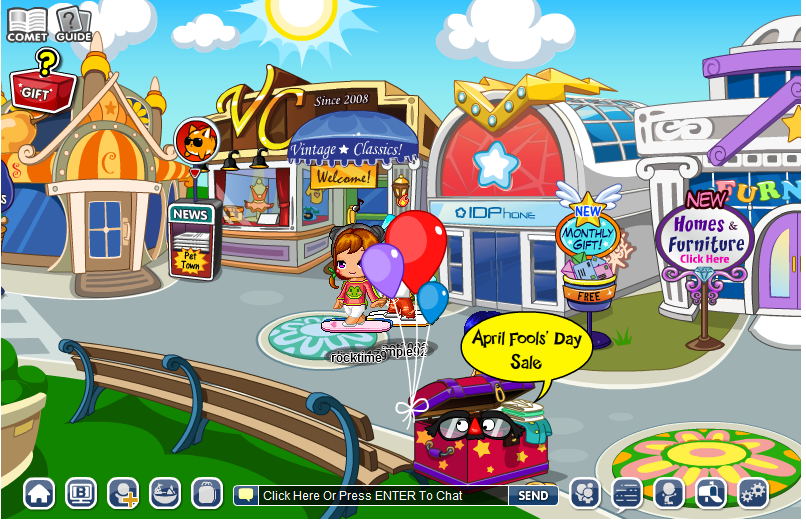Click the chat text field
The image size is (806, 524).
click(x=382, y=495)
